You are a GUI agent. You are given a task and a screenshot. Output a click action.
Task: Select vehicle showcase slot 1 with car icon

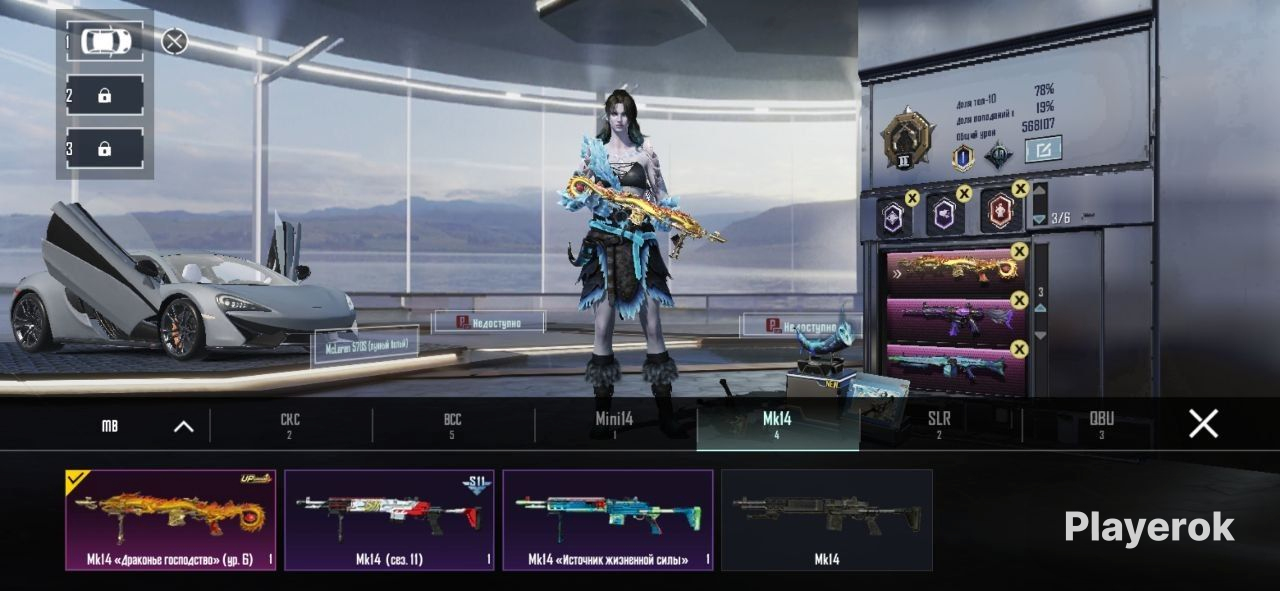[105, 42]
